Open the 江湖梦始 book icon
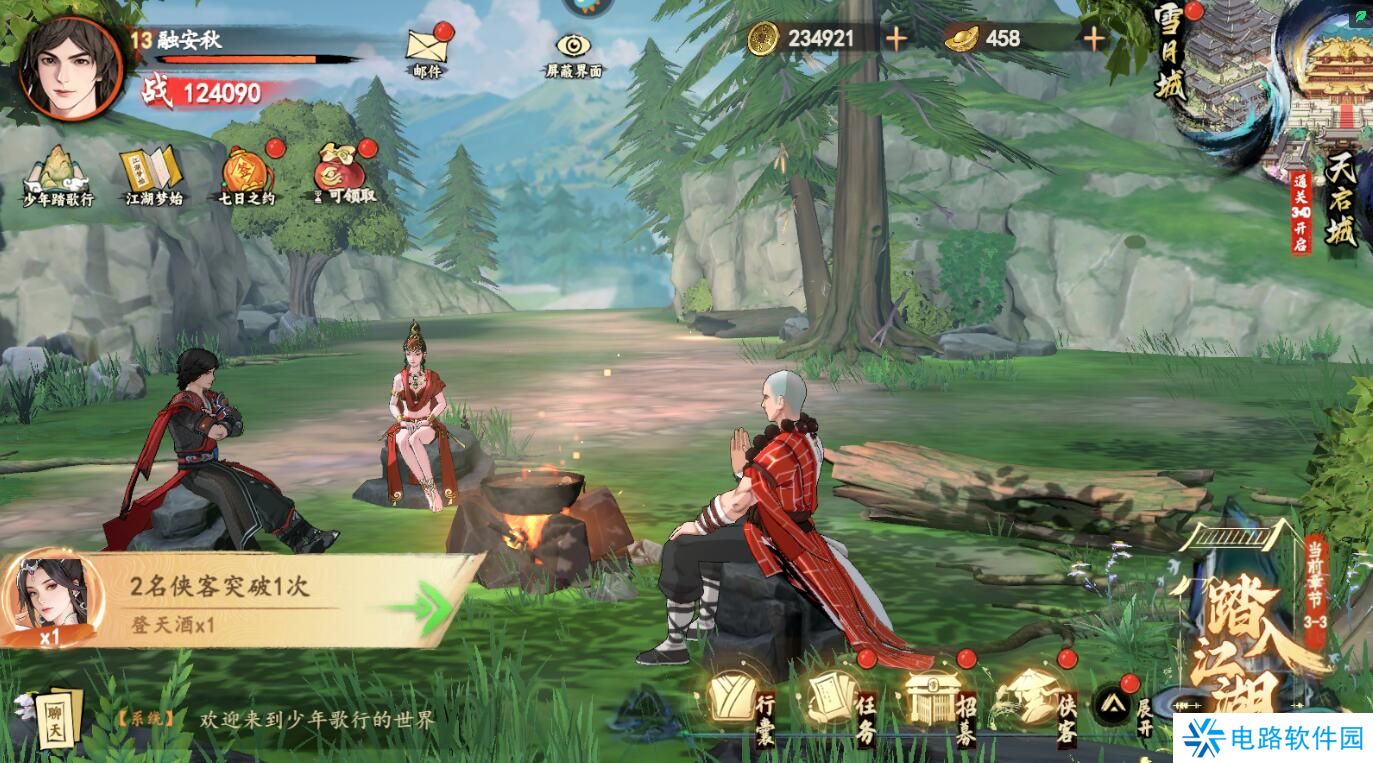Screen dimensions: 1373x763 tap(153, 176)
